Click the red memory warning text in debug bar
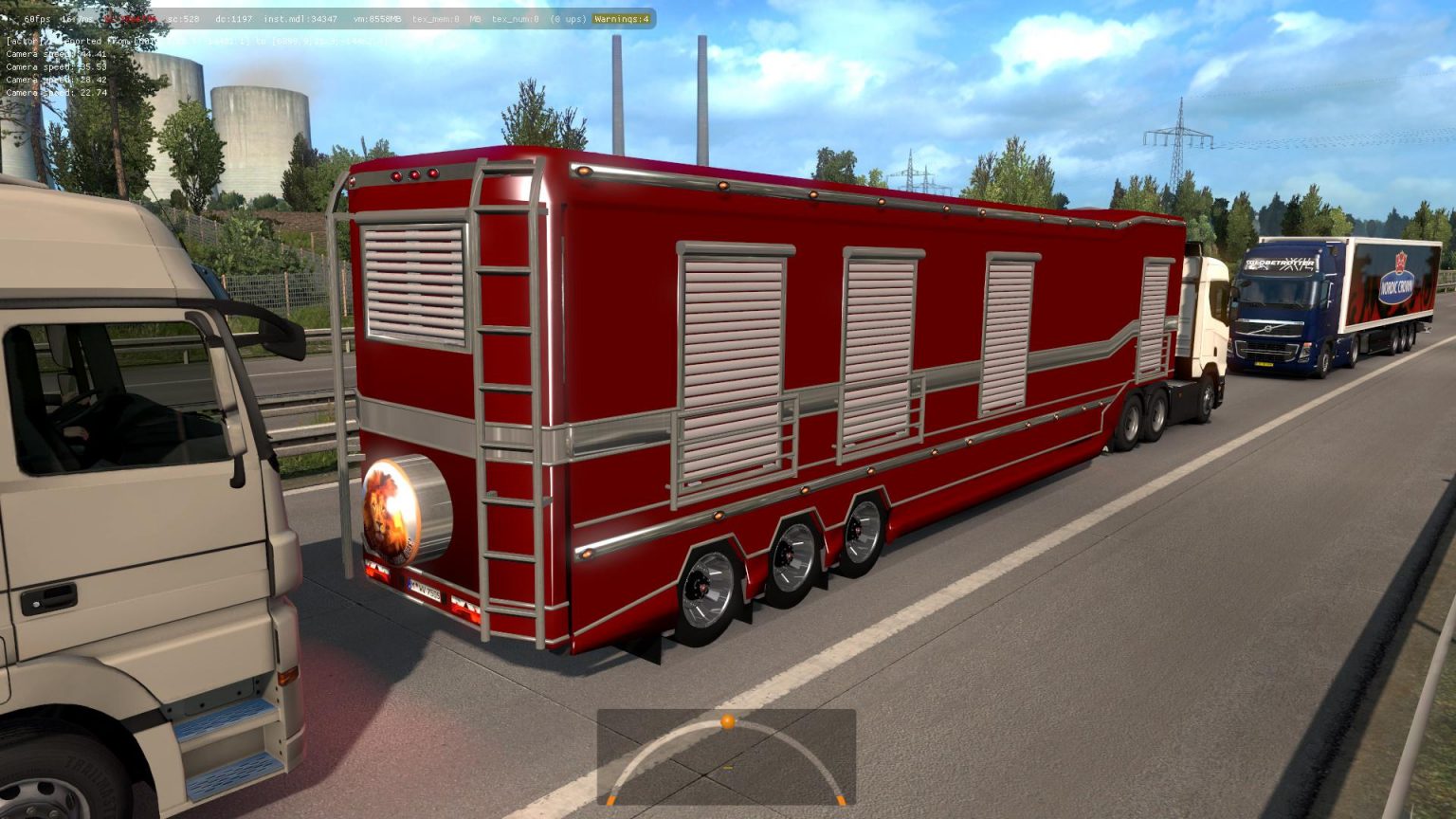Screen dimensions: 1456x819 coord(131,19)
